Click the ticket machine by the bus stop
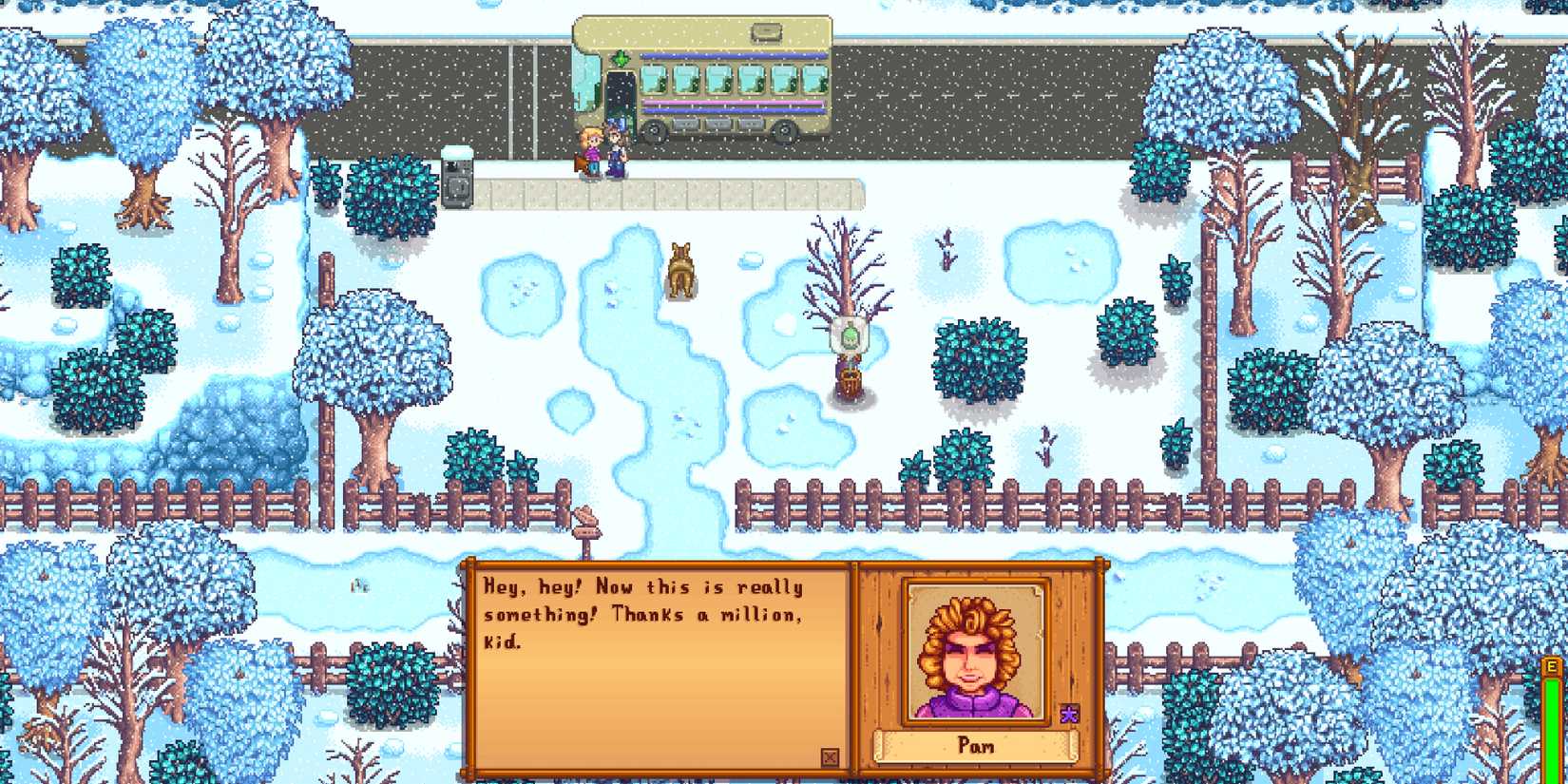Viewport: 1568px width, 784px height. click(459, 181)
